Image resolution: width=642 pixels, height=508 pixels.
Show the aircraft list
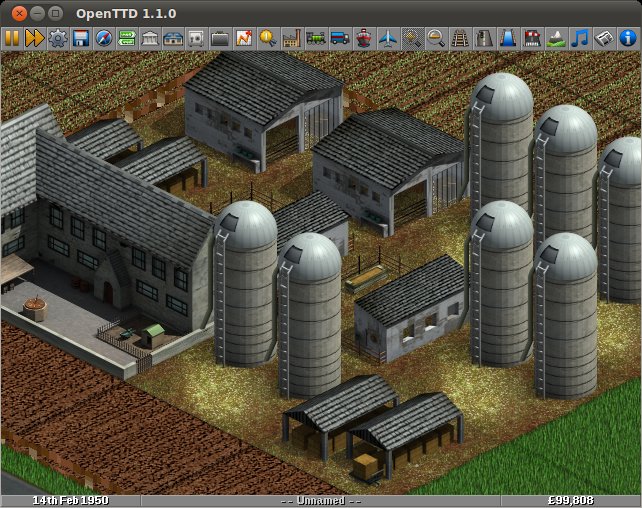388,38
